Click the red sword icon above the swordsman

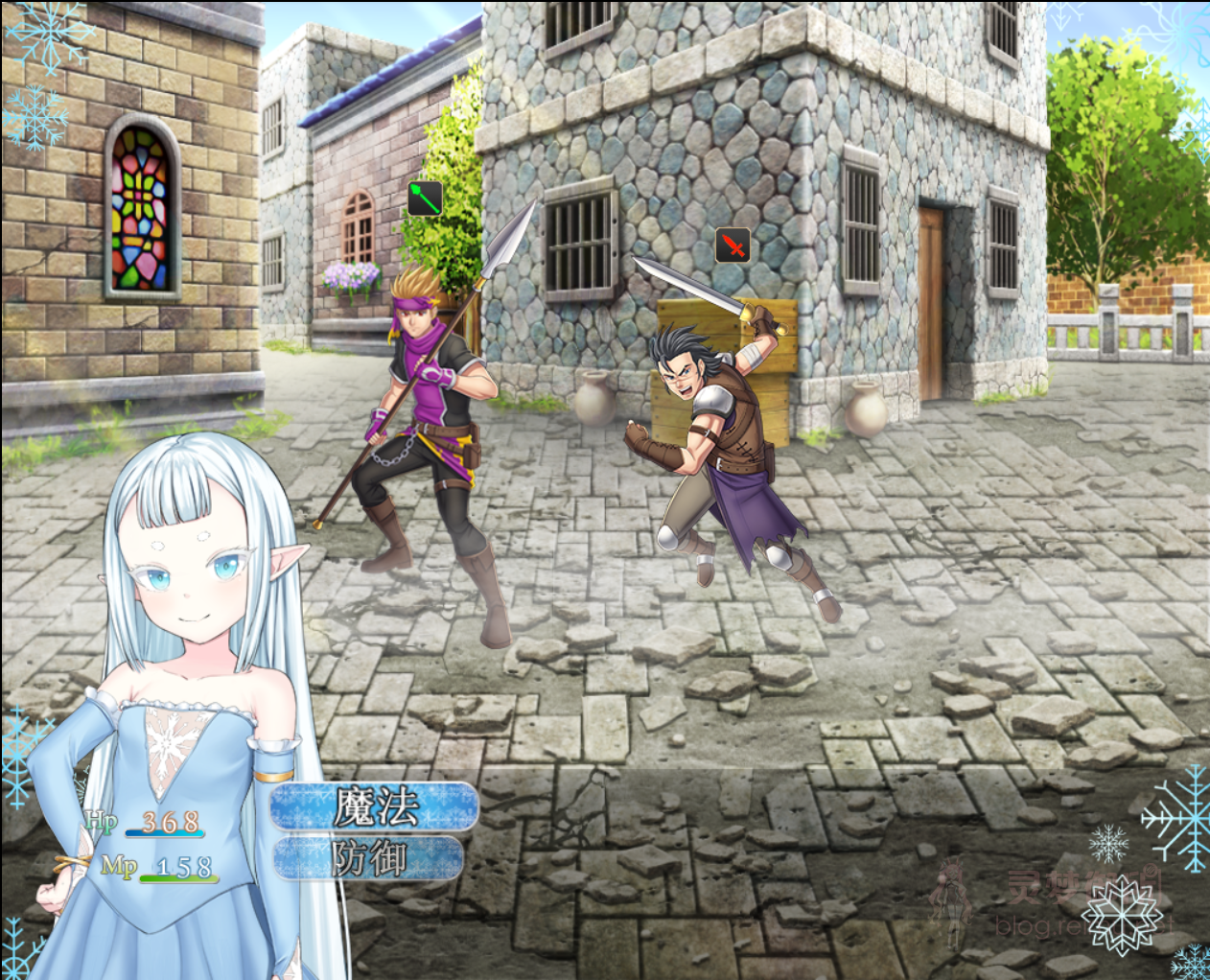tap(733, 245)
